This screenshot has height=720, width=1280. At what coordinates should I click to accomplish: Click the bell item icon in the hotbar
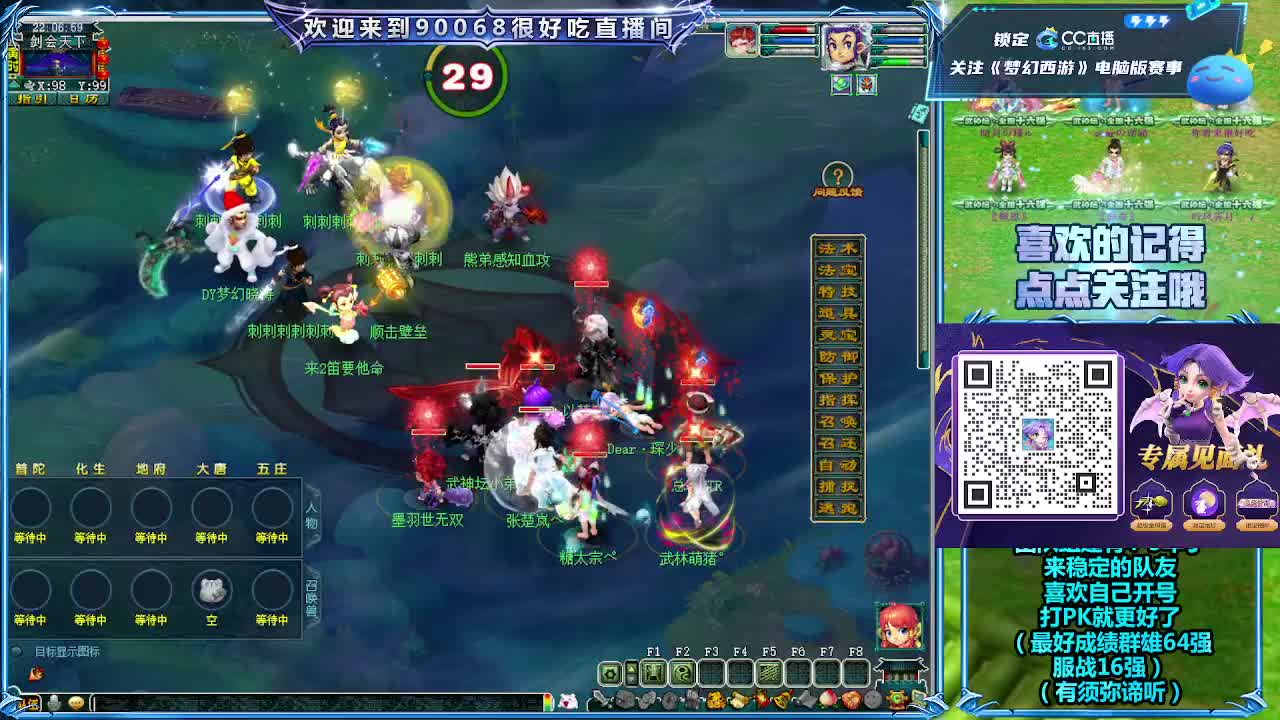(781, 701)
